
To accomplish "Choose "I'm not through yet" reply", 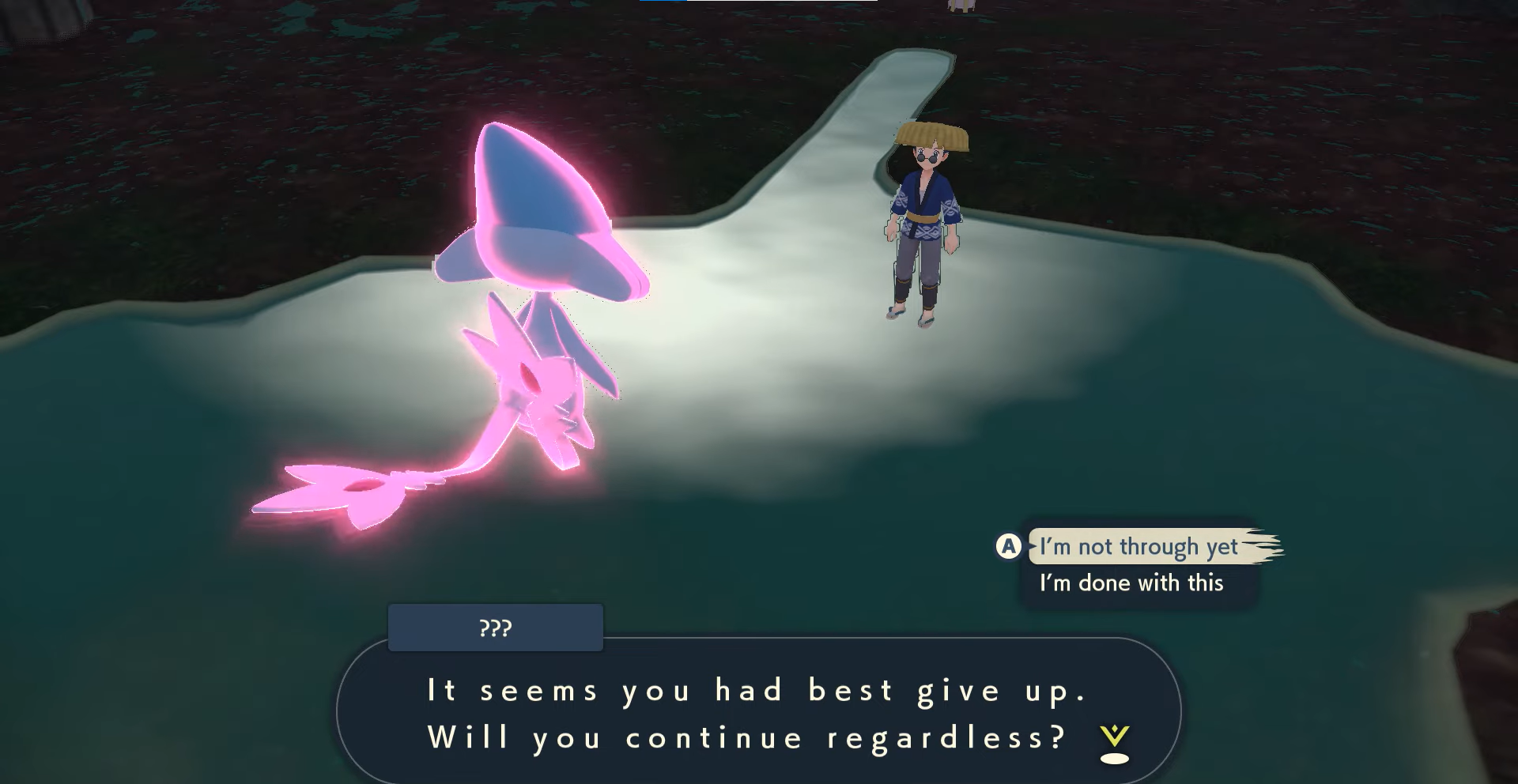I will pyautogui.click(x=1138, y=547).
